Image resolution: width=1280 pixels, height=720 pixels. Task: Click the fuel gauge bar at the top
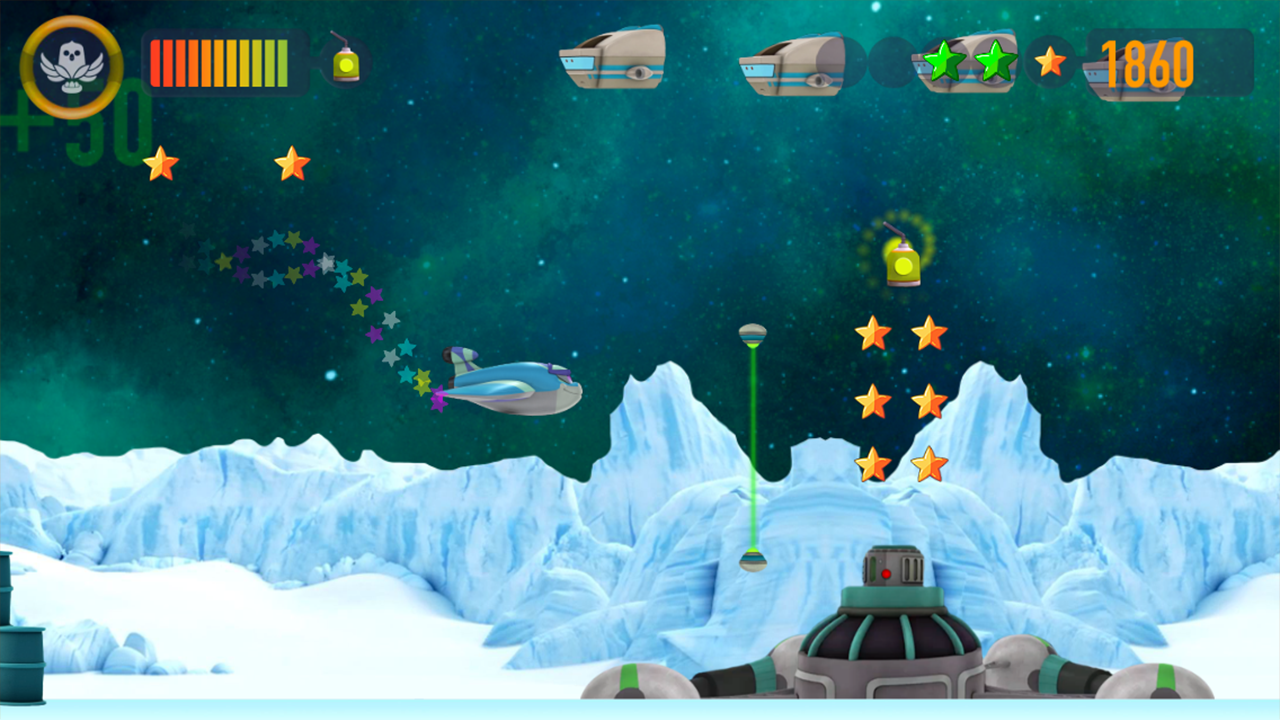pos(225,62)
